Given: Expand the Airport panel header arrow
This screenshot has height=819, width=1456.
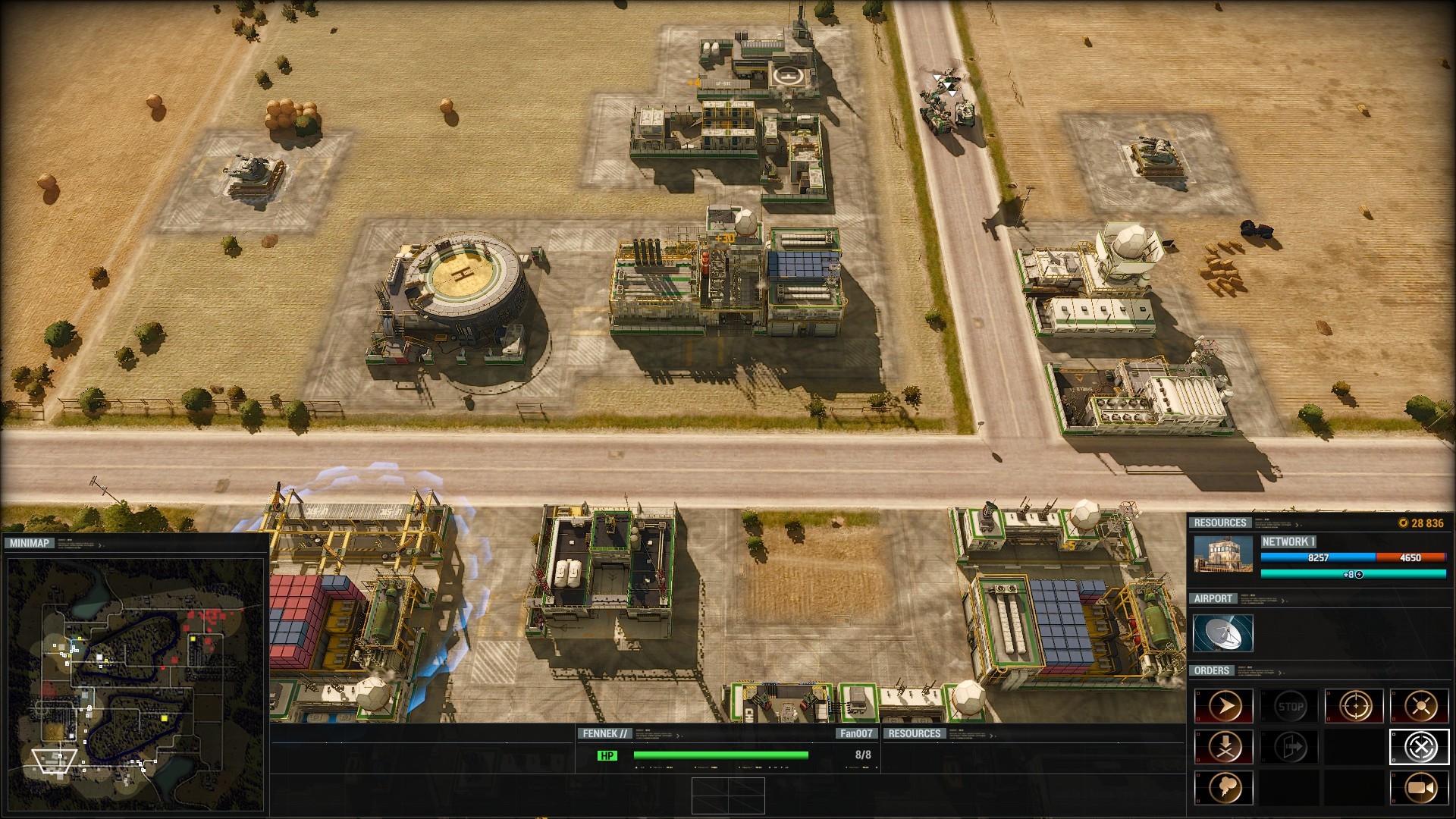Looking at the screenshot, I should [1284, 601].
